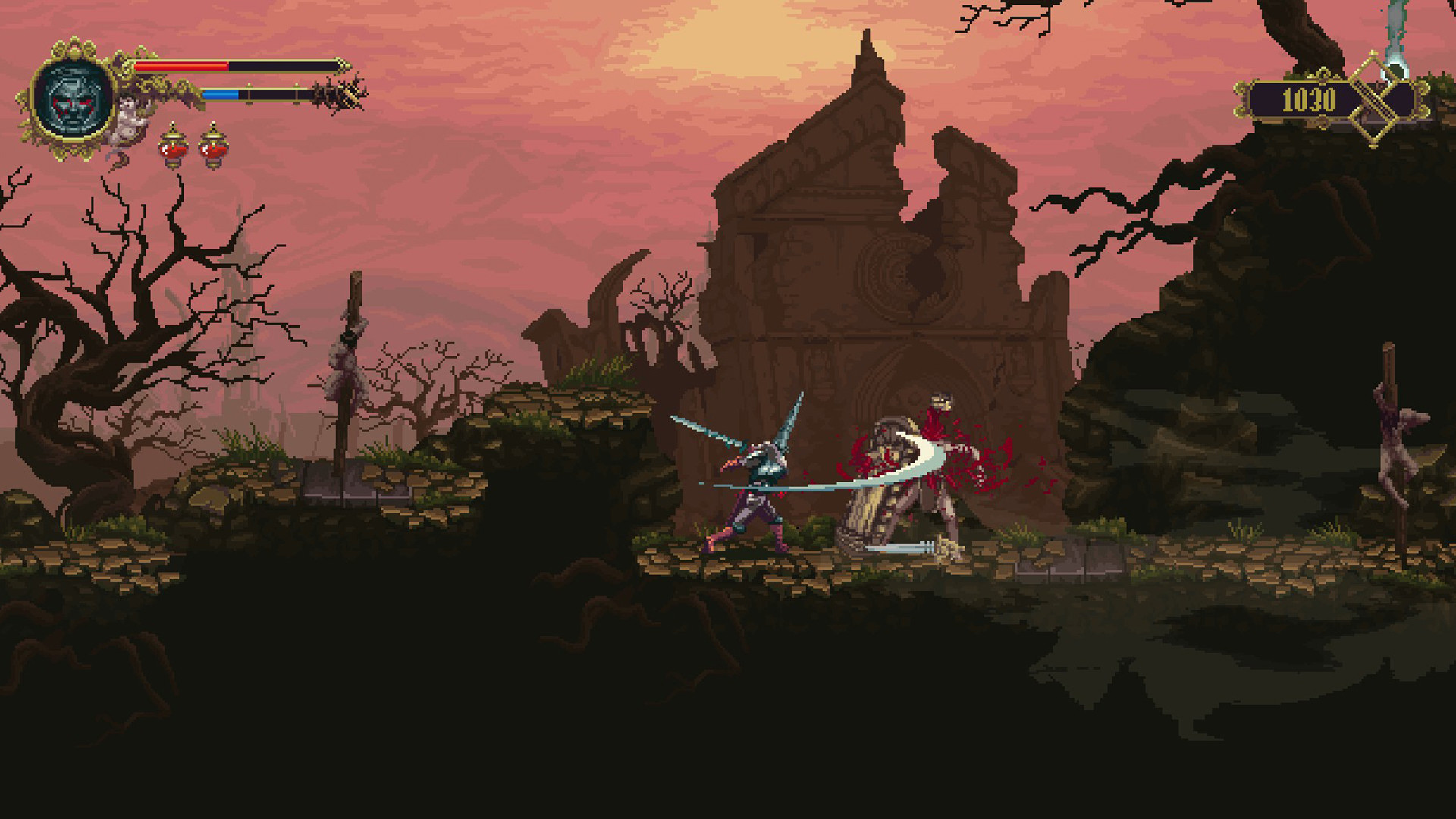Click the red health bar

182,67
